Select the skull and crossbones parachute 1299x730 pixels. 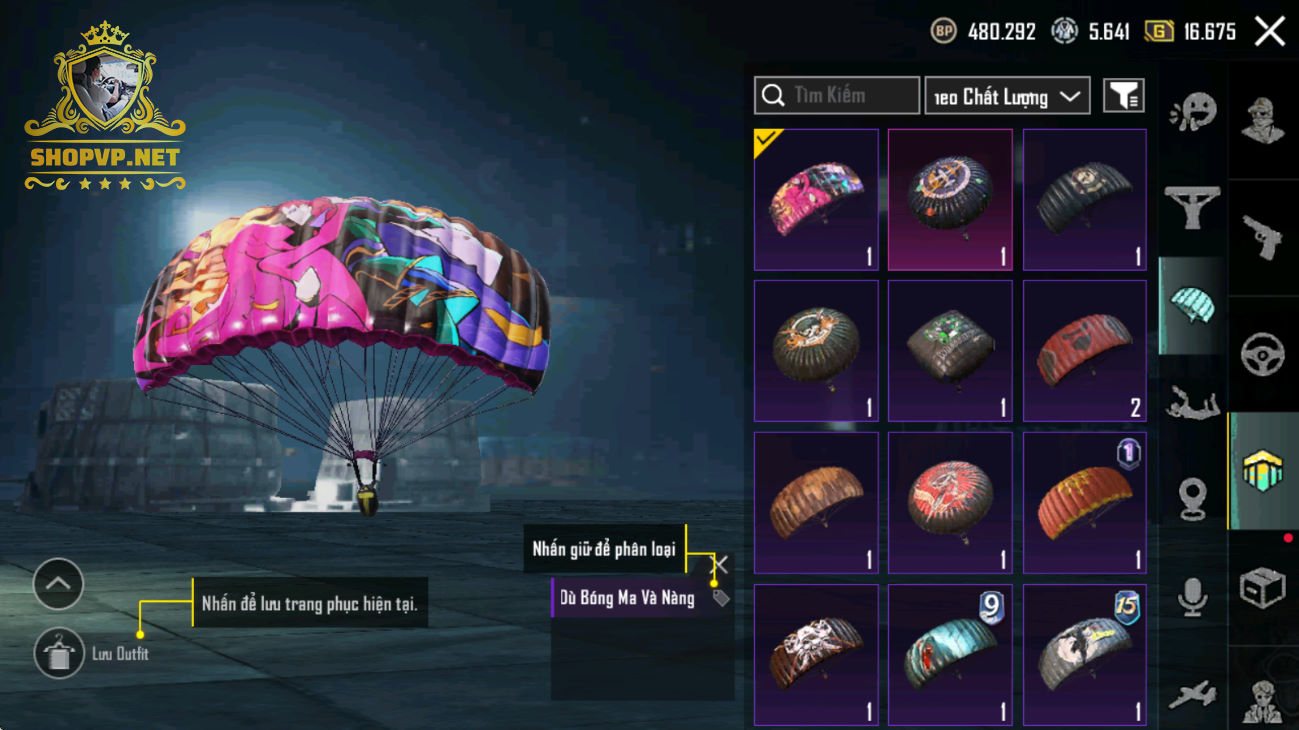(816, 654)
